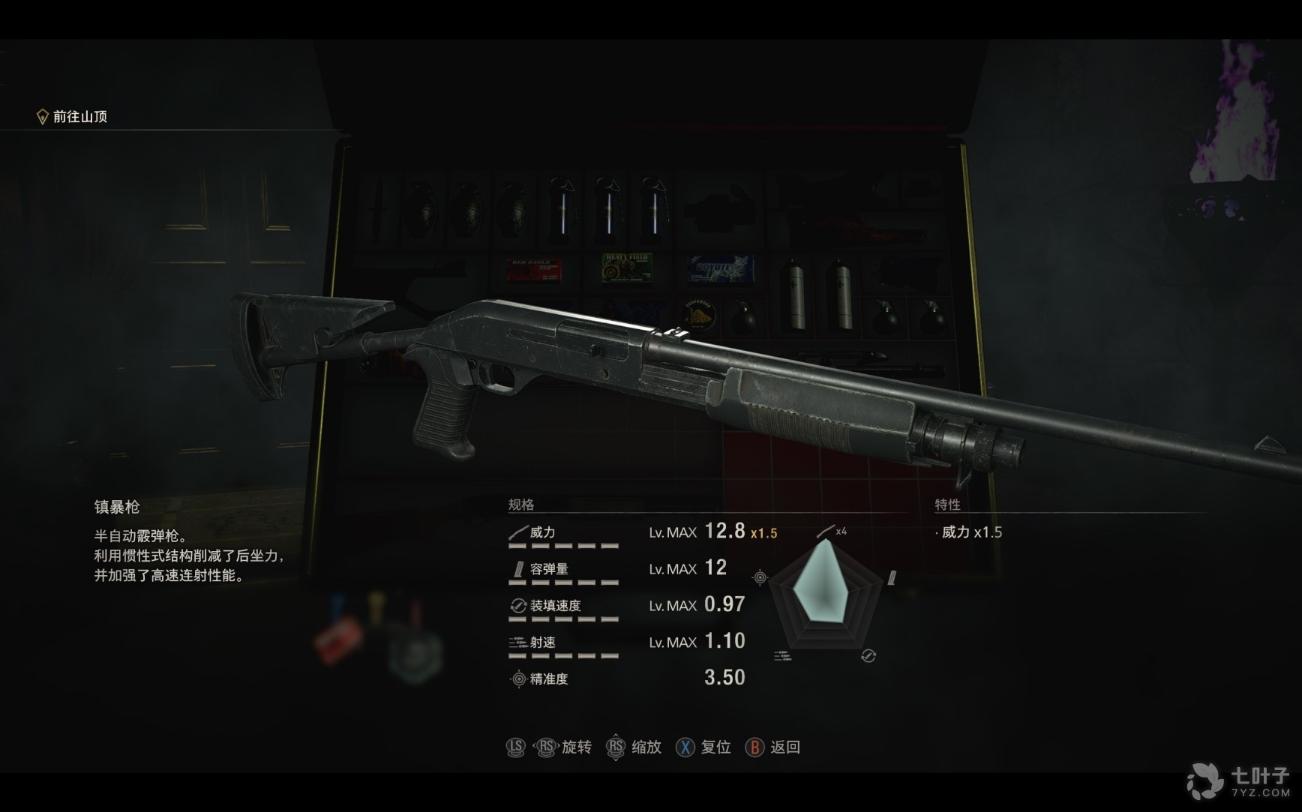The width and height of the screenshot is (1302, 812).
Task: Choose the 容弹量 ammo capacity row
Action: click(626, 569)
